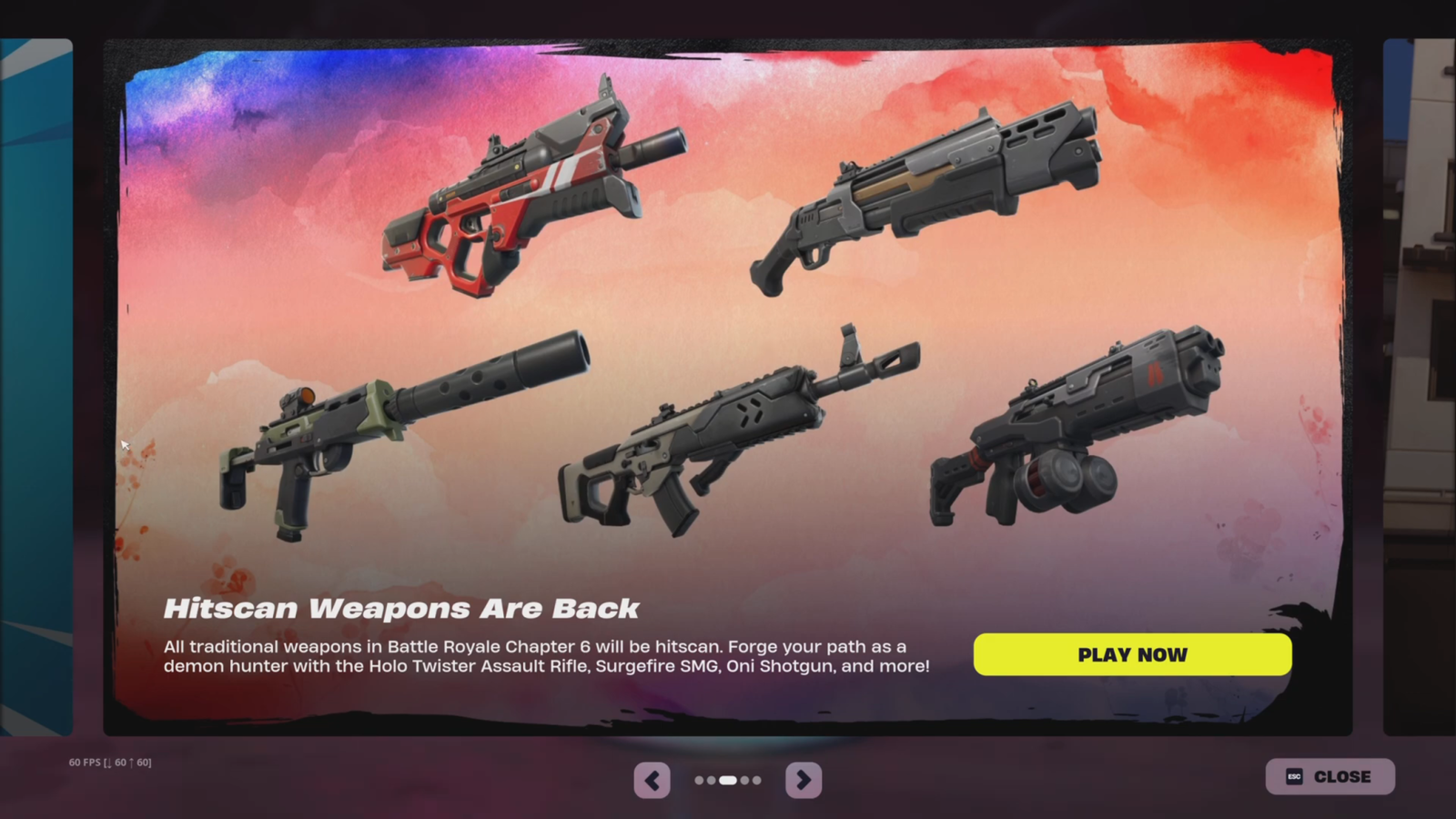The image size is (1456, 819).
Task: Select the first carousel page dot
Action: (x=699, y=780)
